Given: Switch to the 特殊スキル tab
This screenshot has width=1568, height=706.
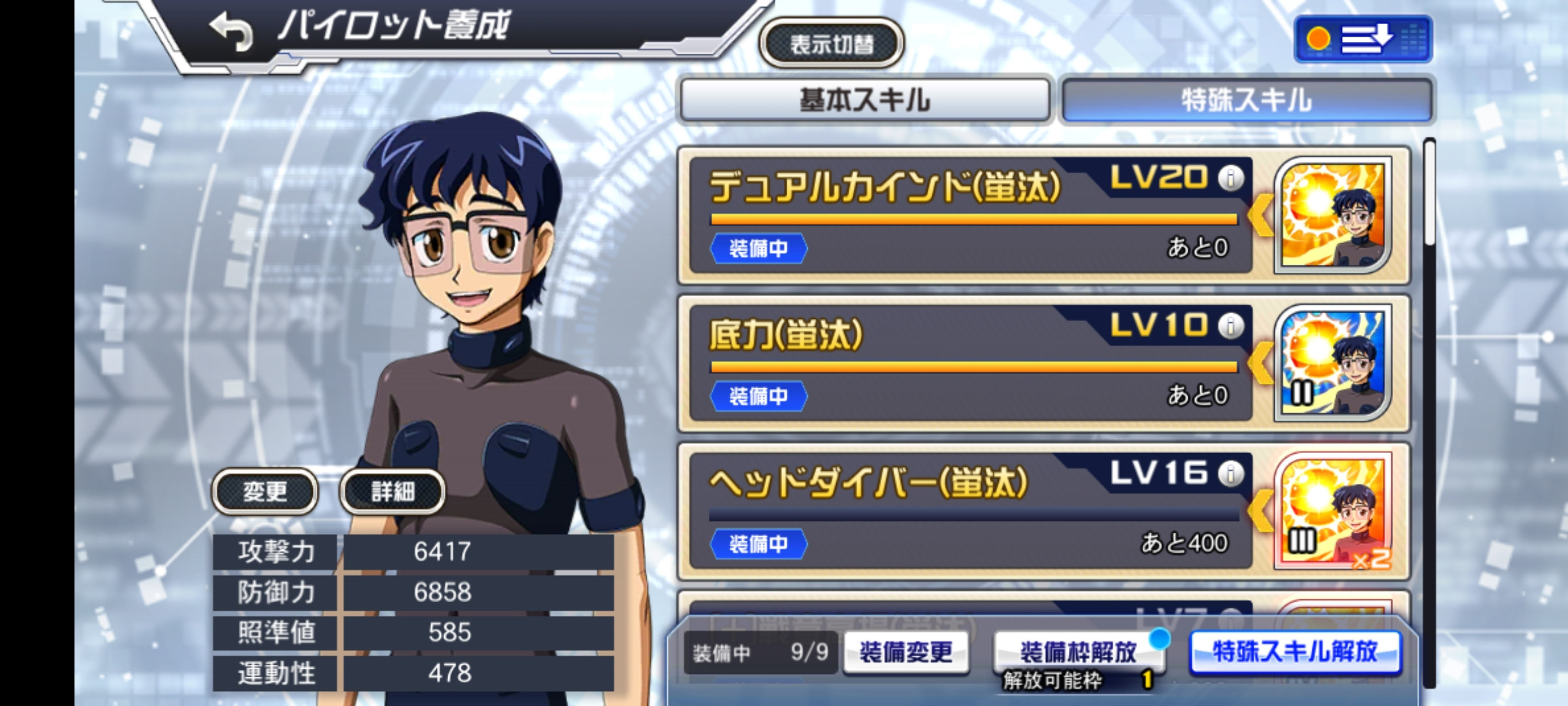Looking at the screenshot, I should [x=1247, y=101].
